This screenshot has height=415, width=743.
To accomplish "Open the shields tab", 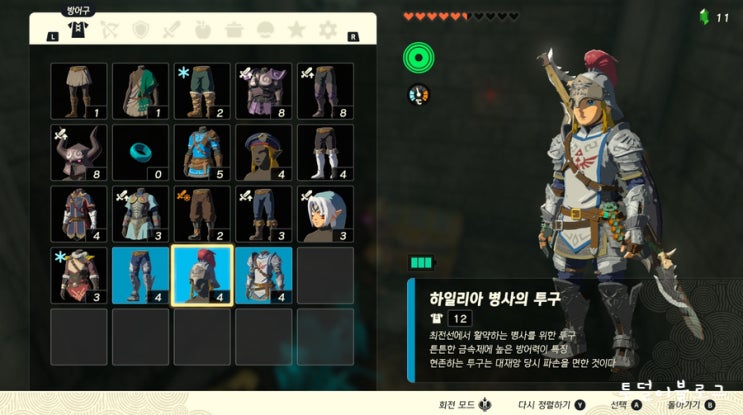I will coord(141,31).
